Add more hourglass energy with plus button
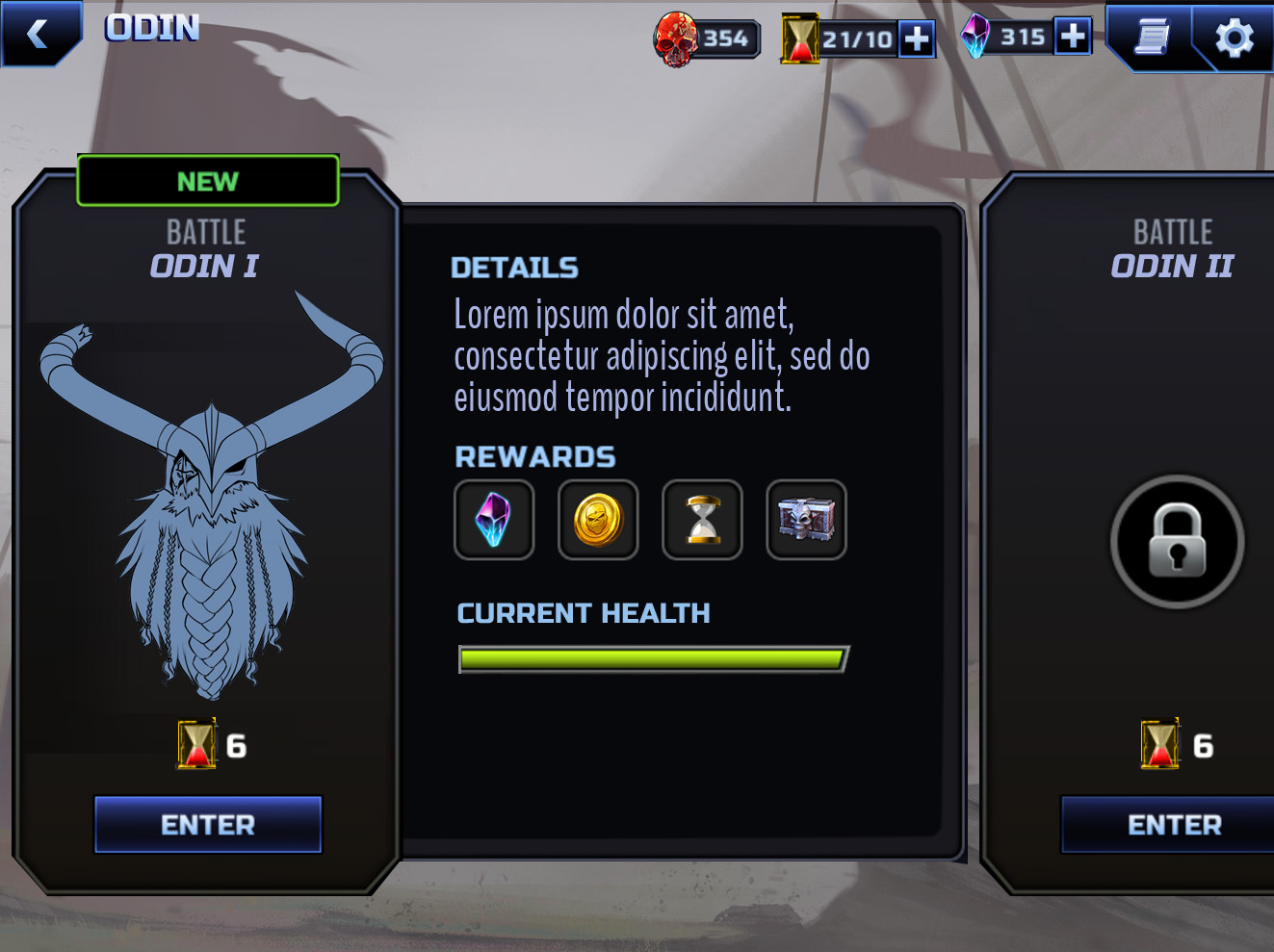The width and height of the screenshot is (1274, 952). click(x=917, y=39)
